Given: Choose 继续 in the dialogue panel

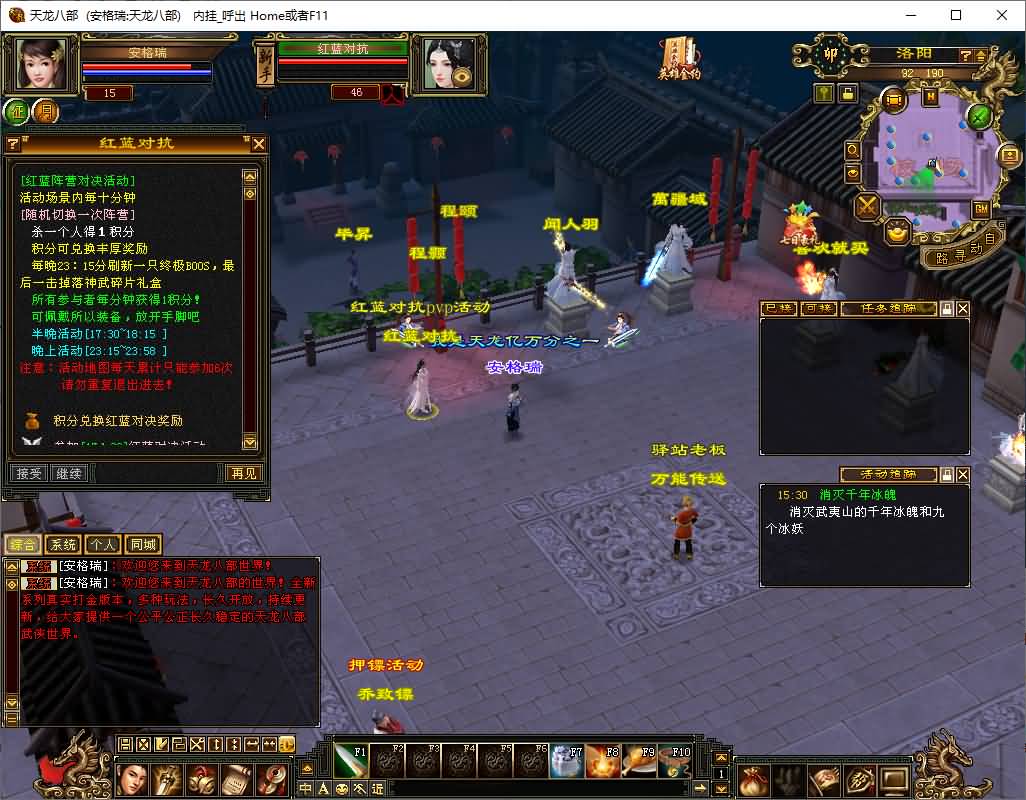Looking at the screenshot, I should (x=69, y=473).
